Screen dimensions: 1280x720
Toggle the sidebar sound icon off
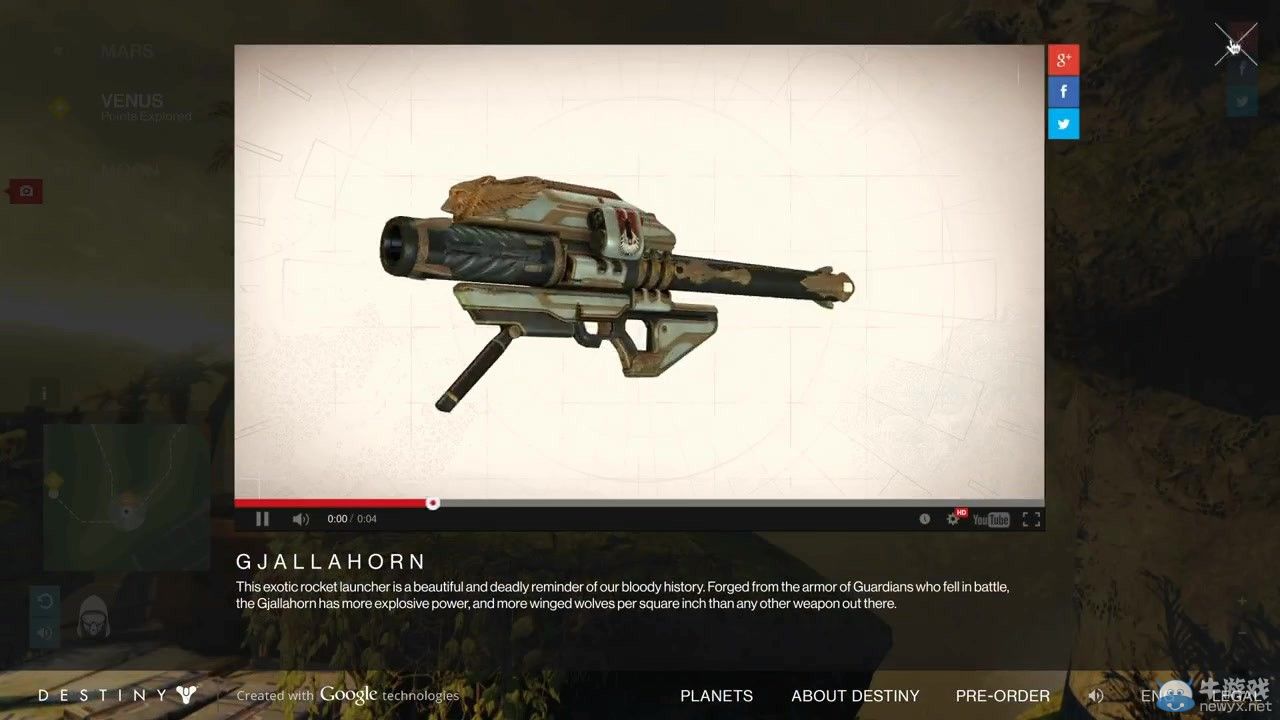point(43,632)
